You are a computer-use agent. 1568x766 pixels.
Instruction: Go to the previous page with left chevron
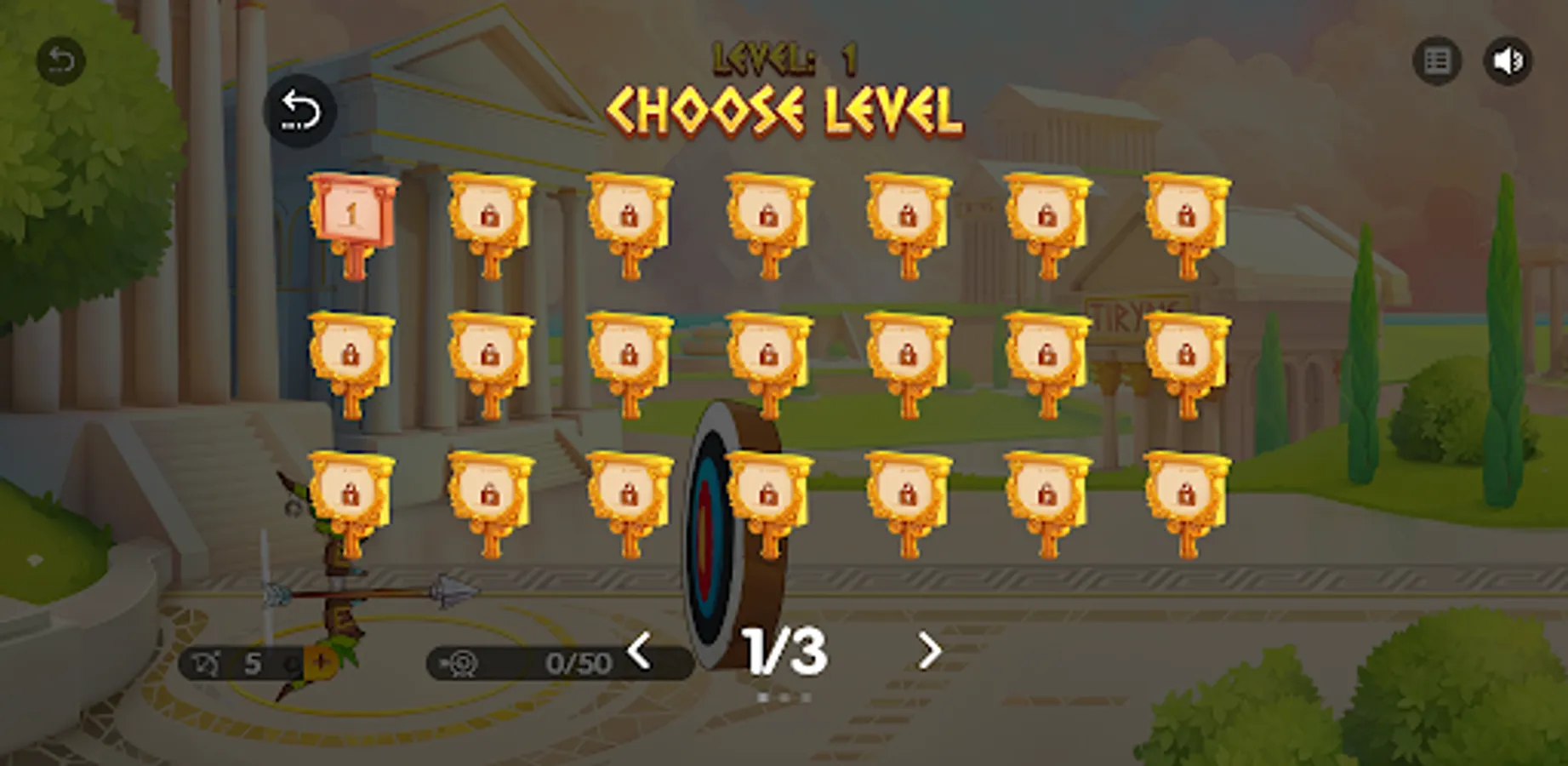[x=638, y=649]
